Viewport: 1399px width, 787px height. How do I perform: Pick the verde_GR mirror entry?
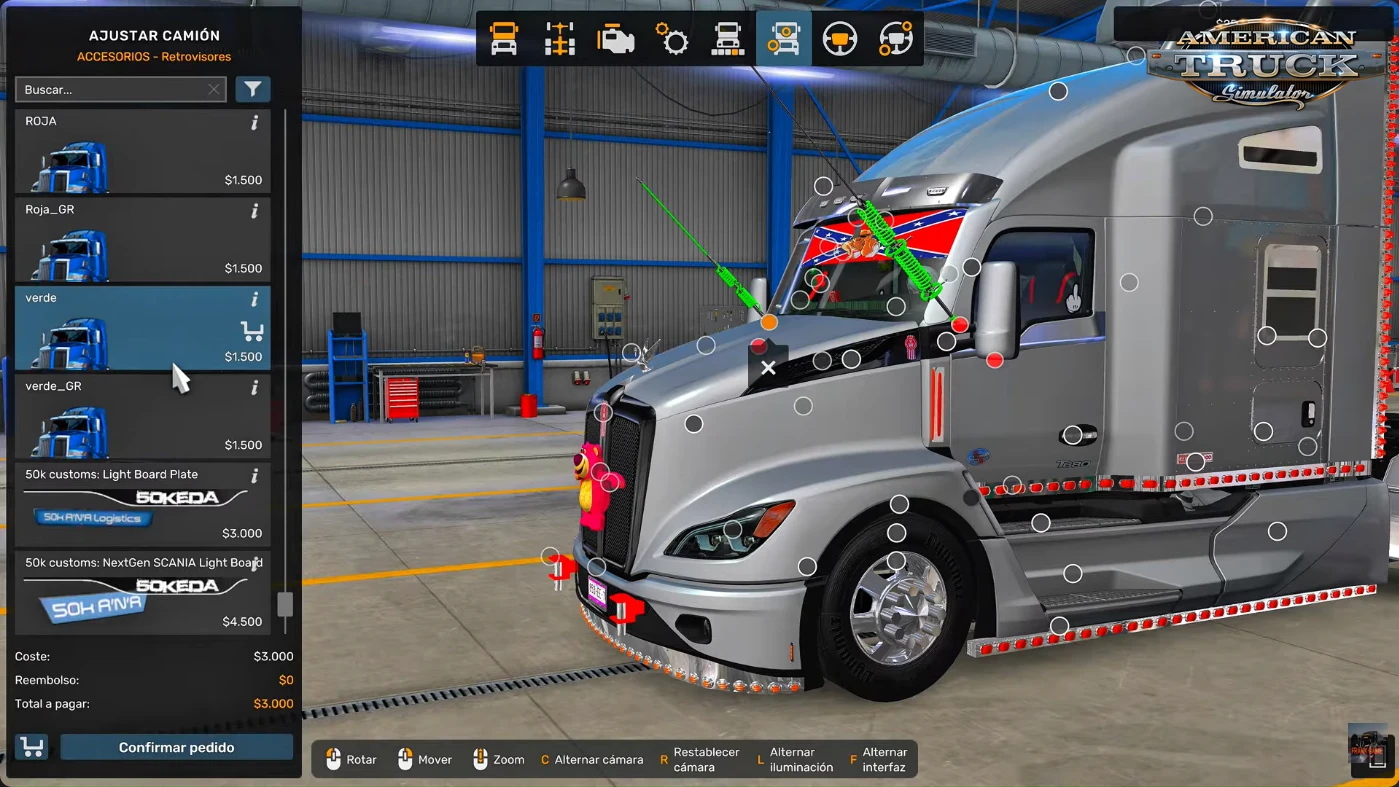click(142, 416)
